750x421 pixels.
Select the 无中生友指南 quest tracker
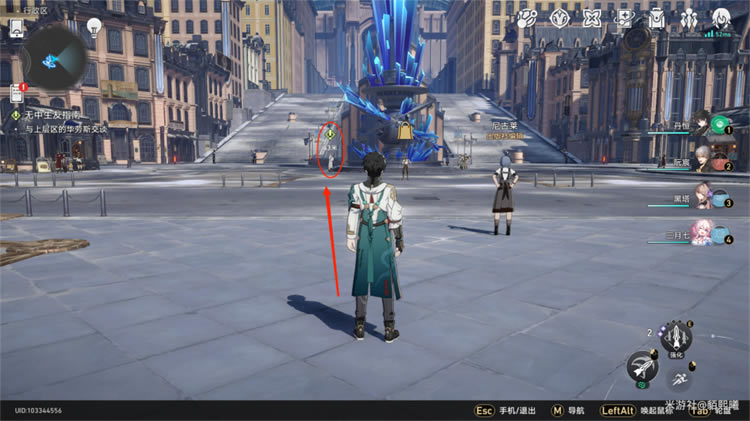[x=60, y=115]
